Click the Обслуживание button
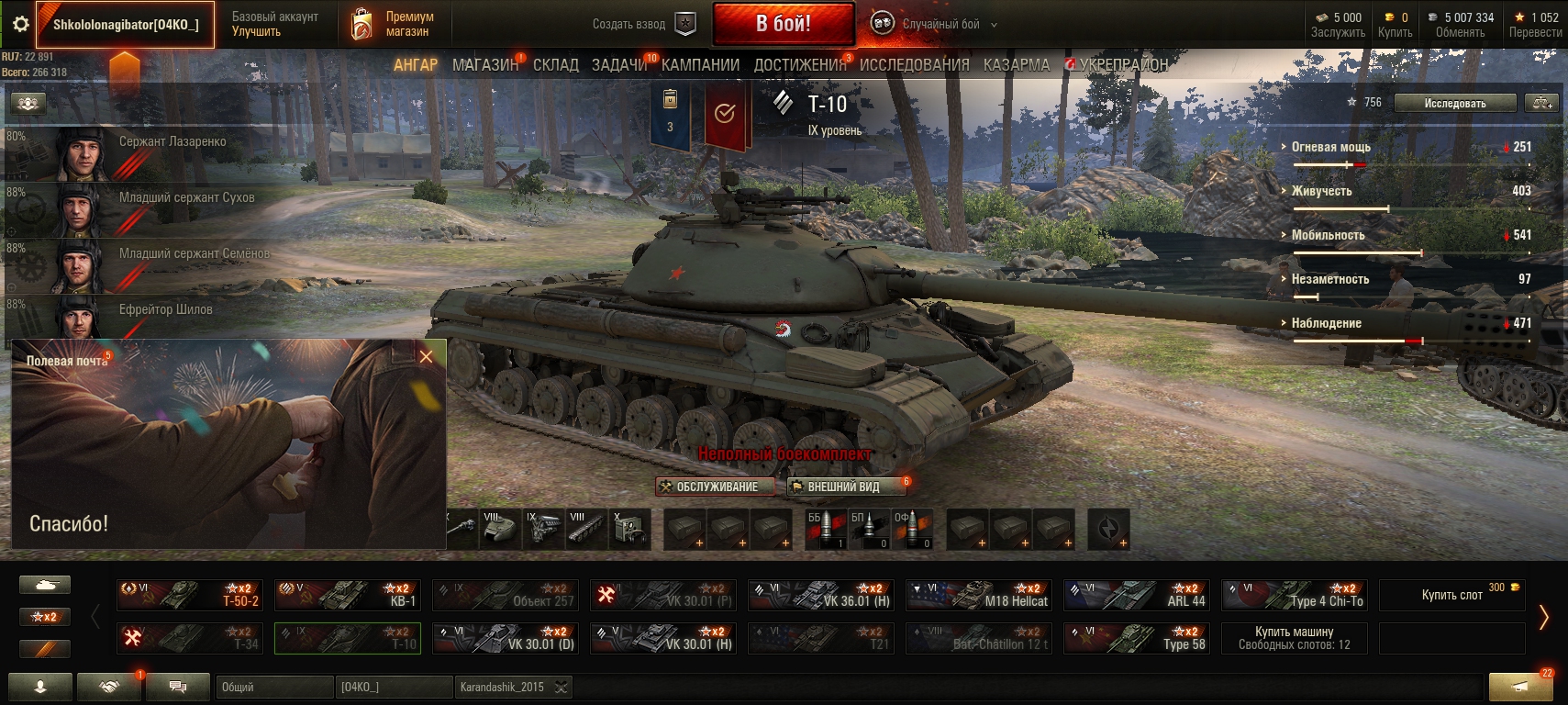 pyautogui.click(x=715, y=487)
